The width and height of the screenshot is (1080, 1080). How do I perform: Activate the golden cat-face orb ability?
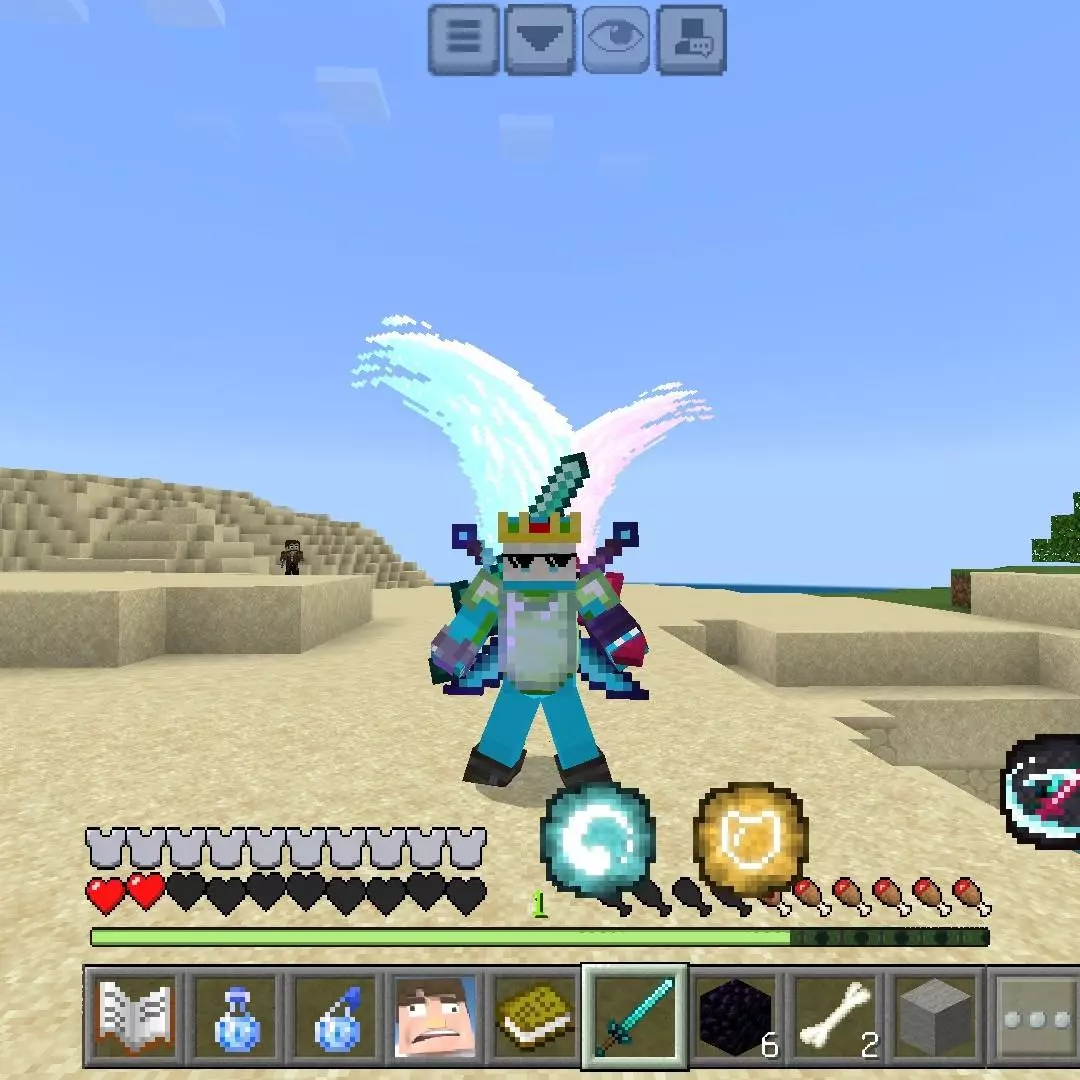(x=751, y=839)
